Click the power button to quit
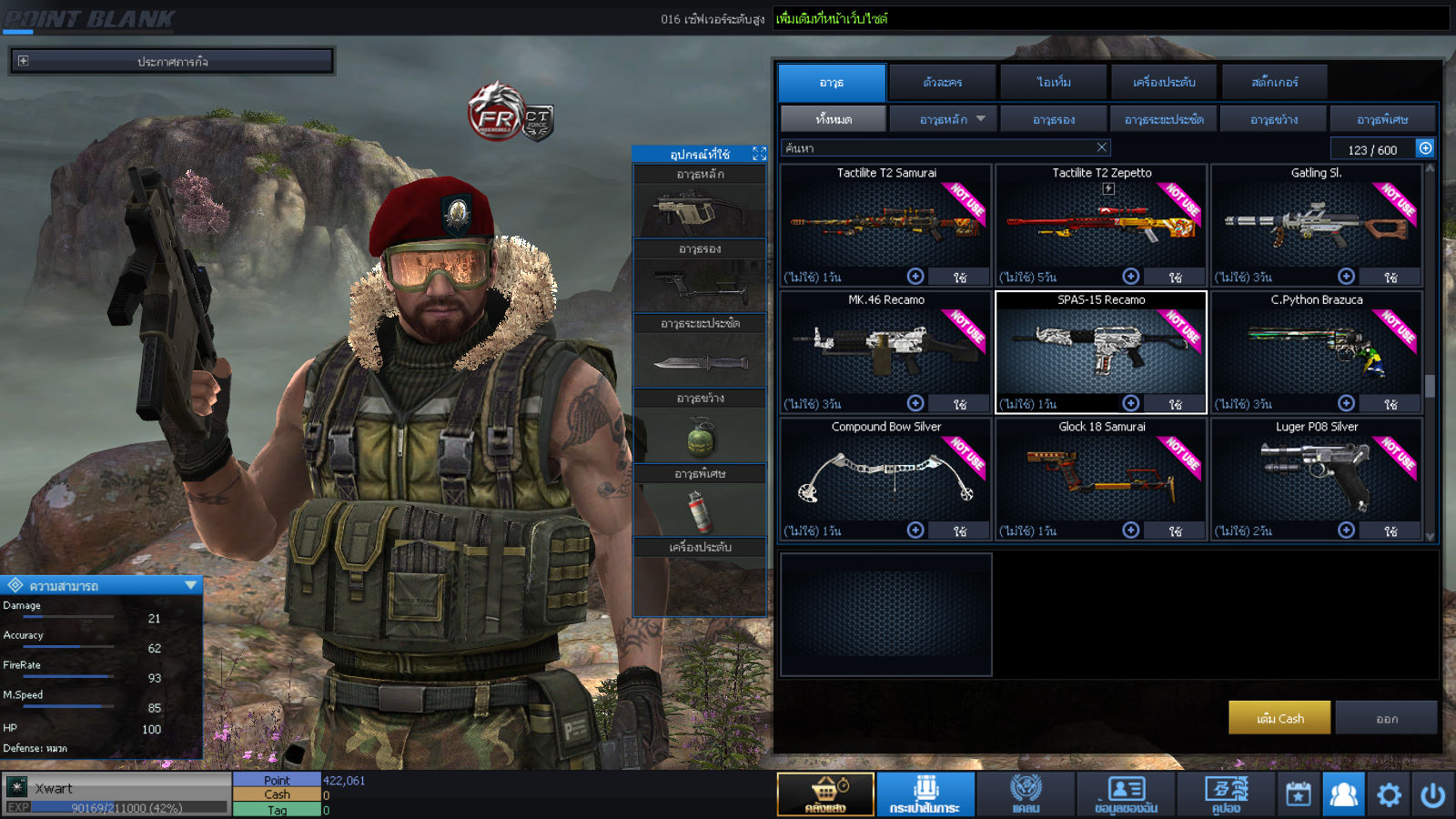Viewport: 1456px width, 819px height. (x=1432, y=794)
